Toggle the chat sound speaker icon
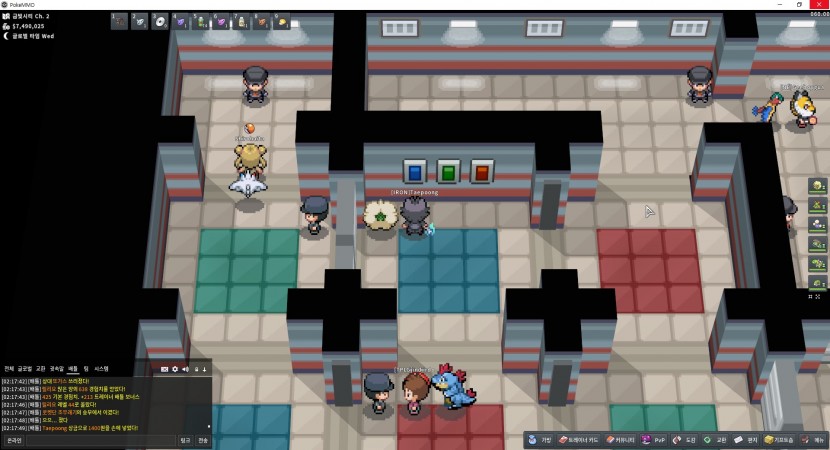 point(185,369)
